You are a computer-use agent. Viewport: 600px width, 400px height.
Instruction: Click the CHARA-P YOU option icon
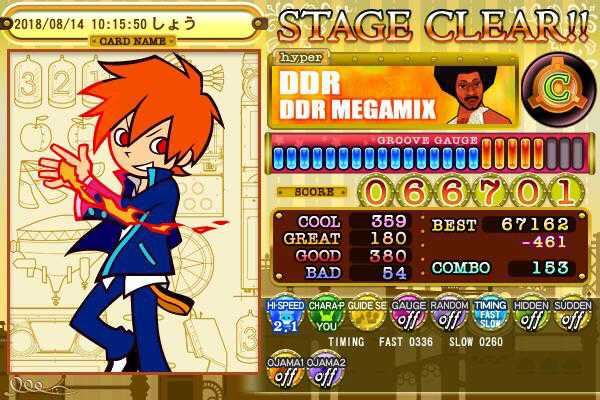click(324, 316)
